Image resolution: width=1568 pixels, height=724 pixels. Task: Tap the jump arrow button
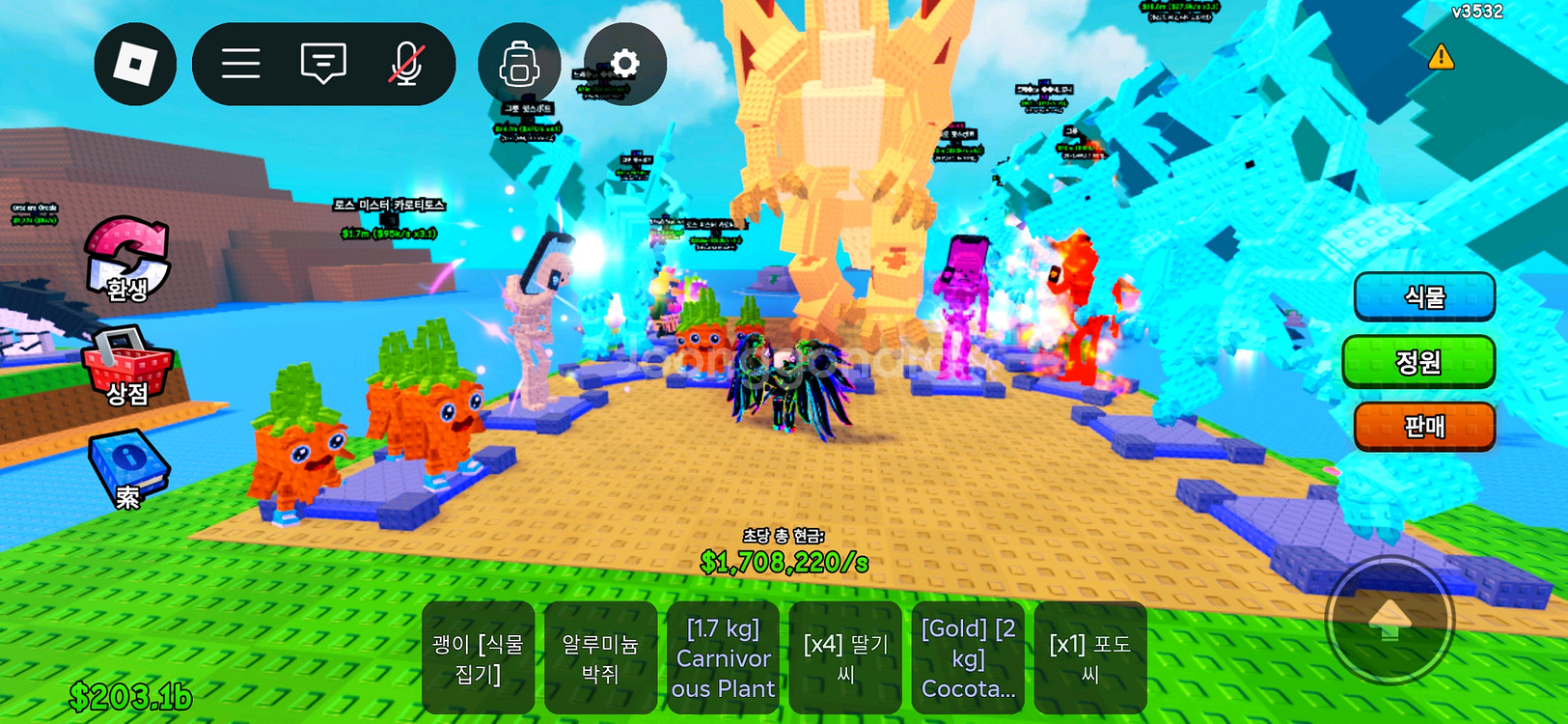coord(1389,621)
